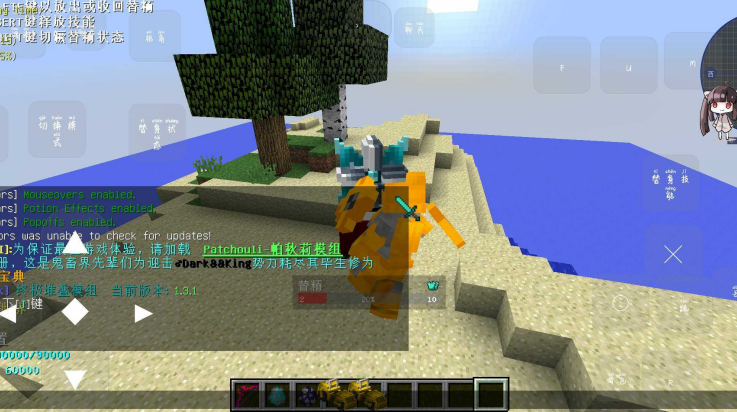Tap the large X touch button
The height and width of the screenshot is (412, 737).
[x=673, y=254]
